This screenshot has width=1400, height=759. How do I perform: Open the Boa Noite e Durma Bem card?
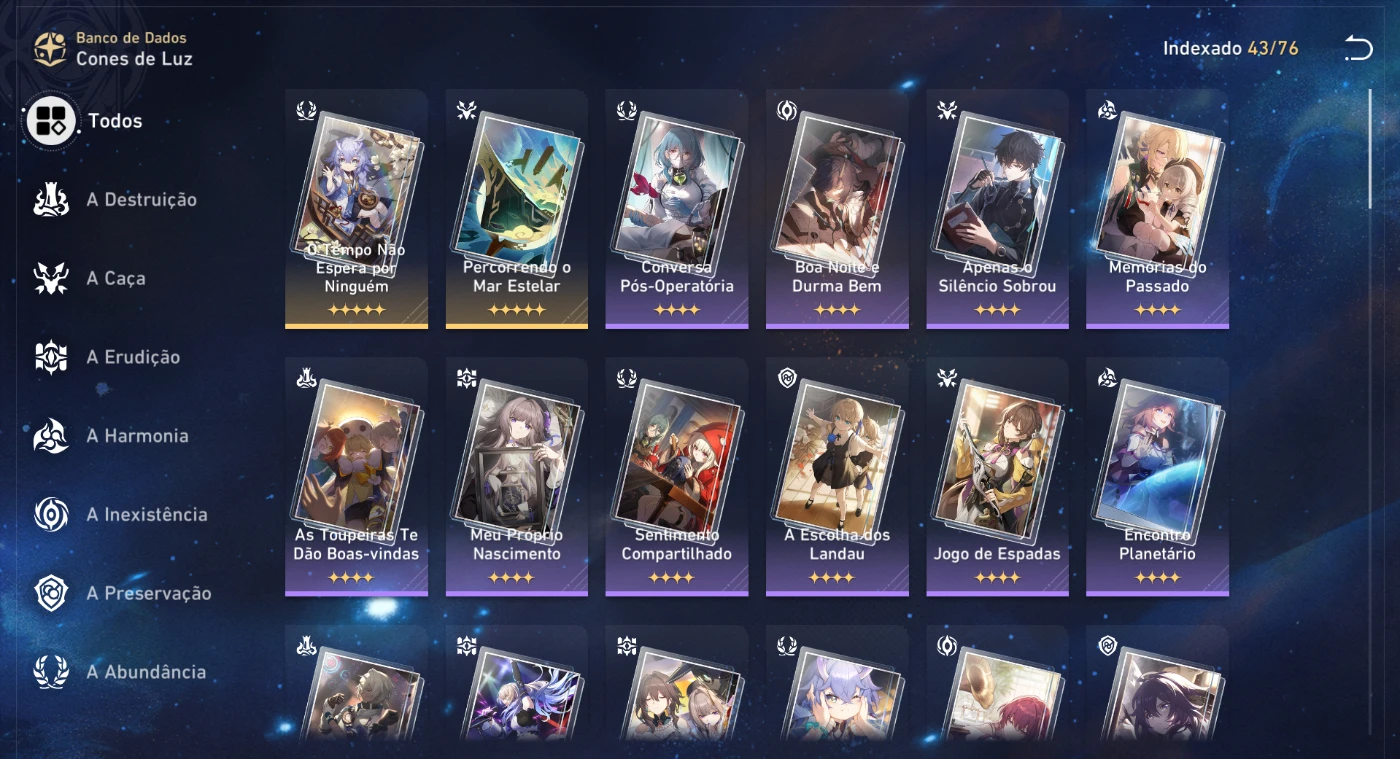(x=836, y=208)
